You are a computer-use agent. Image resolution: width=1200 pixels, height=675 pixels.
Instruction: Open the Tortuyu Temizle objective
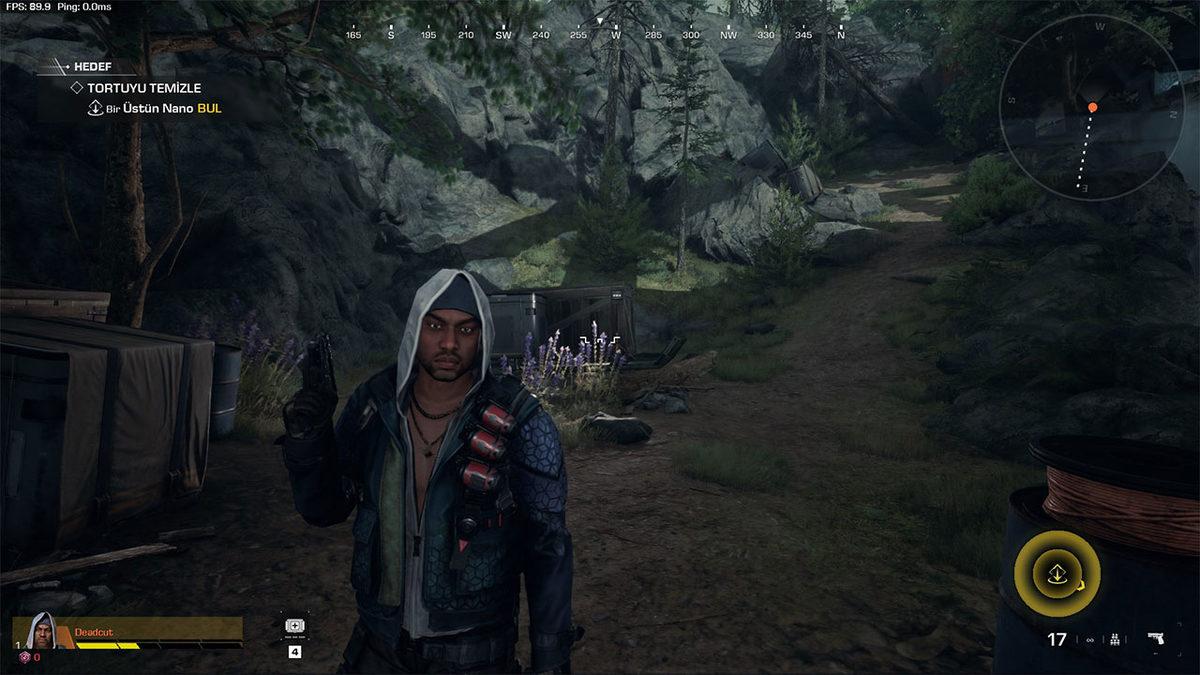(143, 88)
